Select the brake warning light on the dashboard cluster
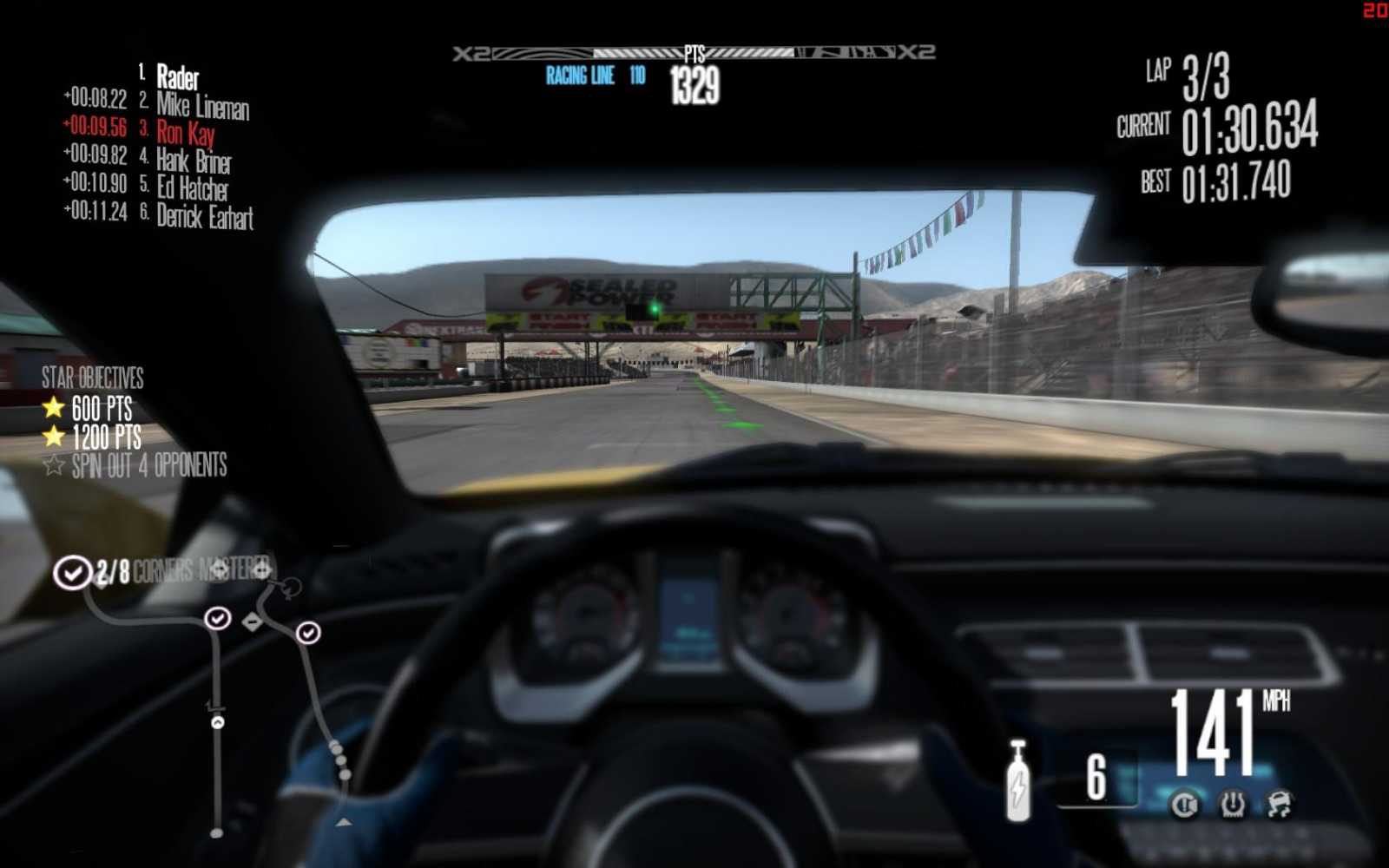This screenshot has width=1389, height=868. pyautogui.click(x=1184, y=804)
